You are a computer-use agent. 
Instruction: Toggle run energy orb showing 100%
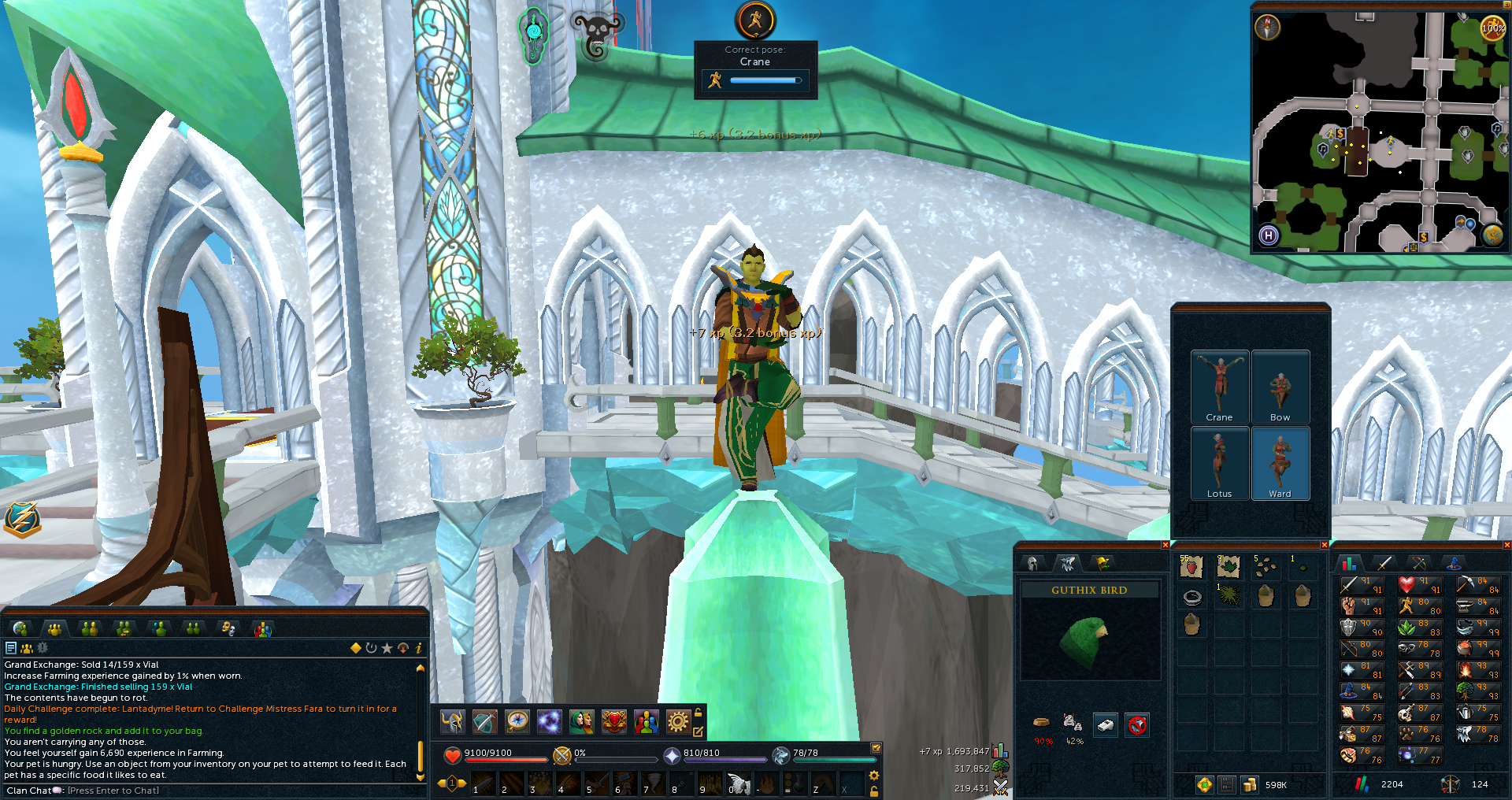coord(1492,28)
